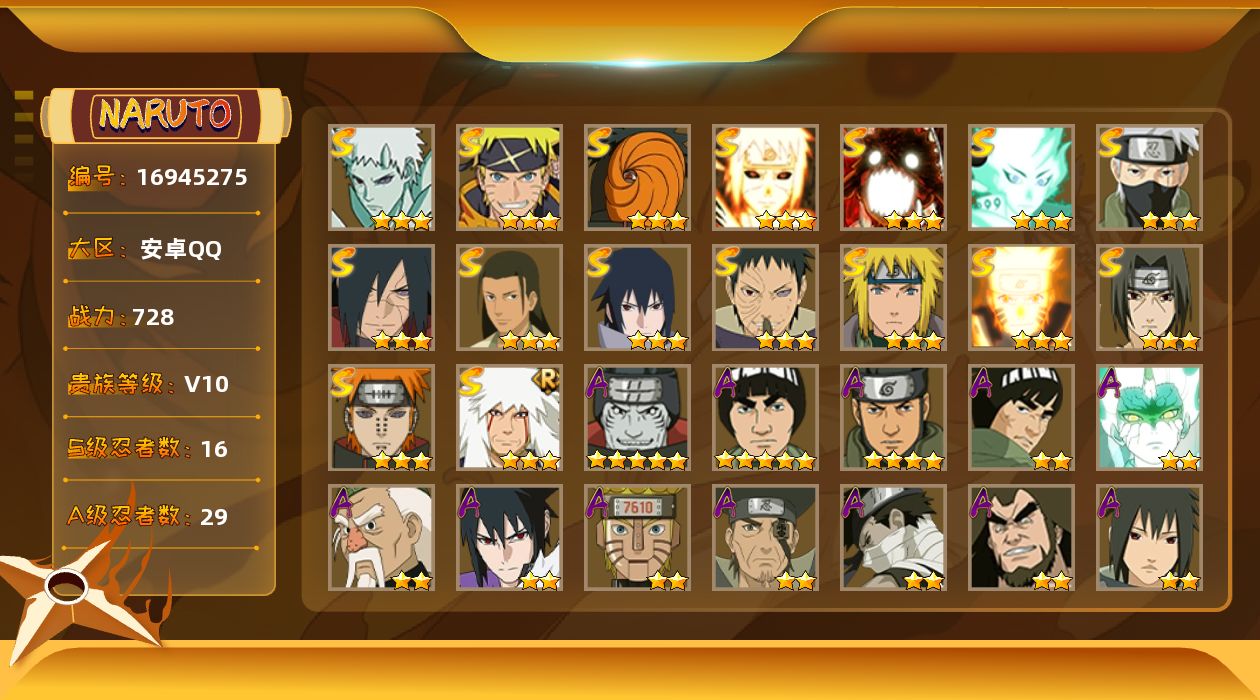
Task: Select the bandaged Zabuza portrait
Action: click(893, 537)
